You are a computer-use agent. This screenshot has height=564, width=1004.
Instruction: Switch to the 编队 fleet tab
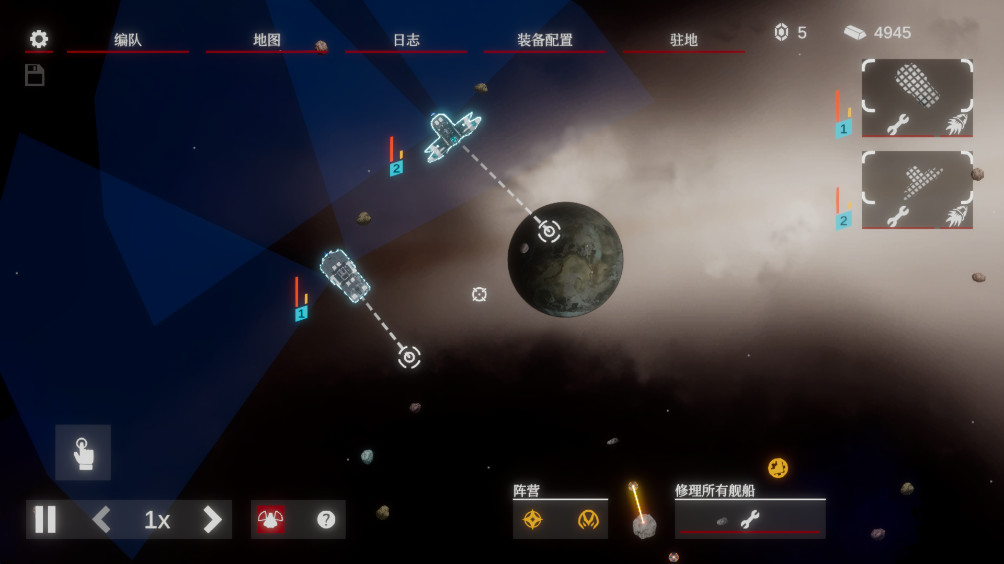coord(127,40)
